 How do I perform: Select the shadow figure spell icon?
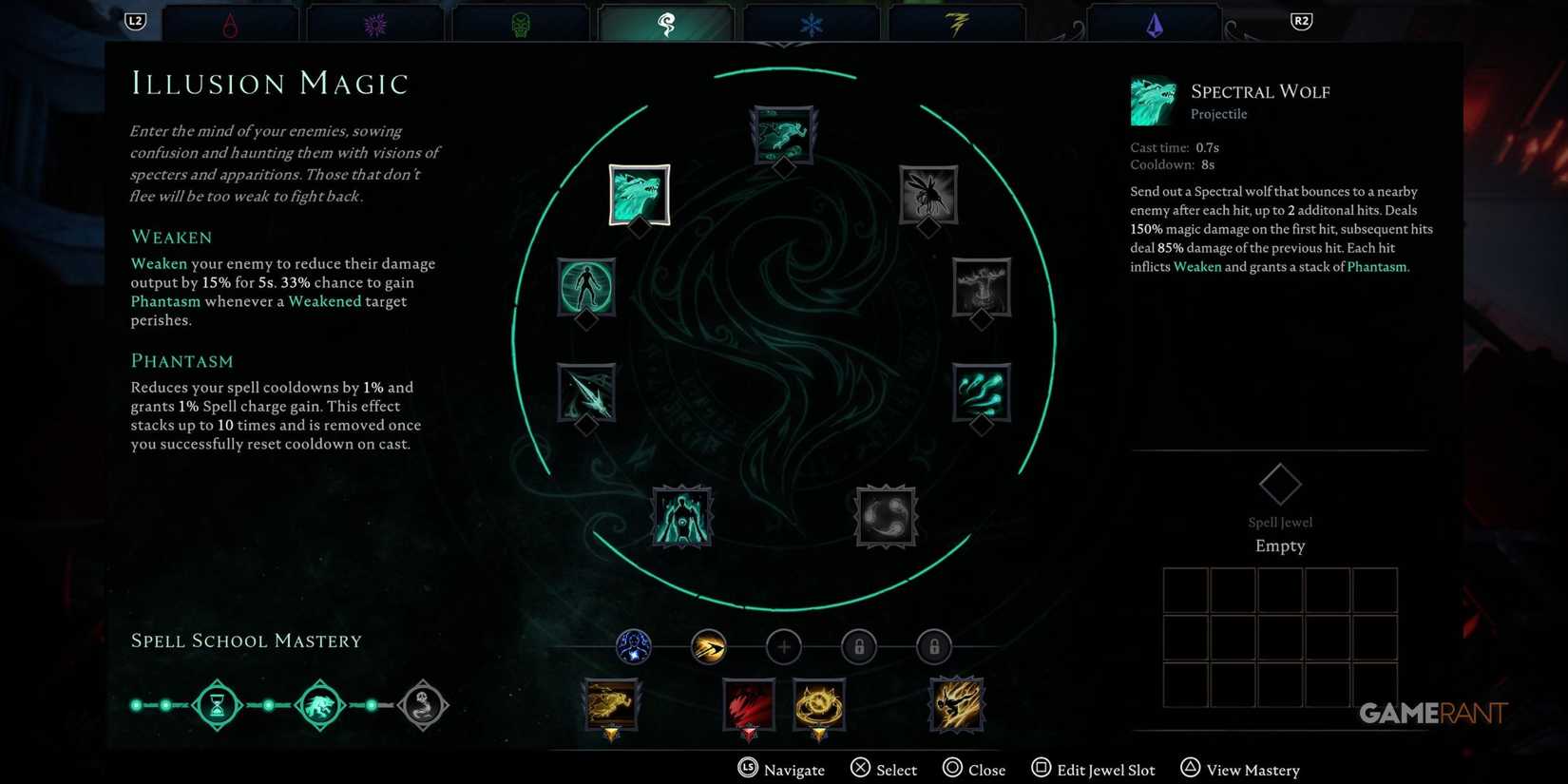680,516
